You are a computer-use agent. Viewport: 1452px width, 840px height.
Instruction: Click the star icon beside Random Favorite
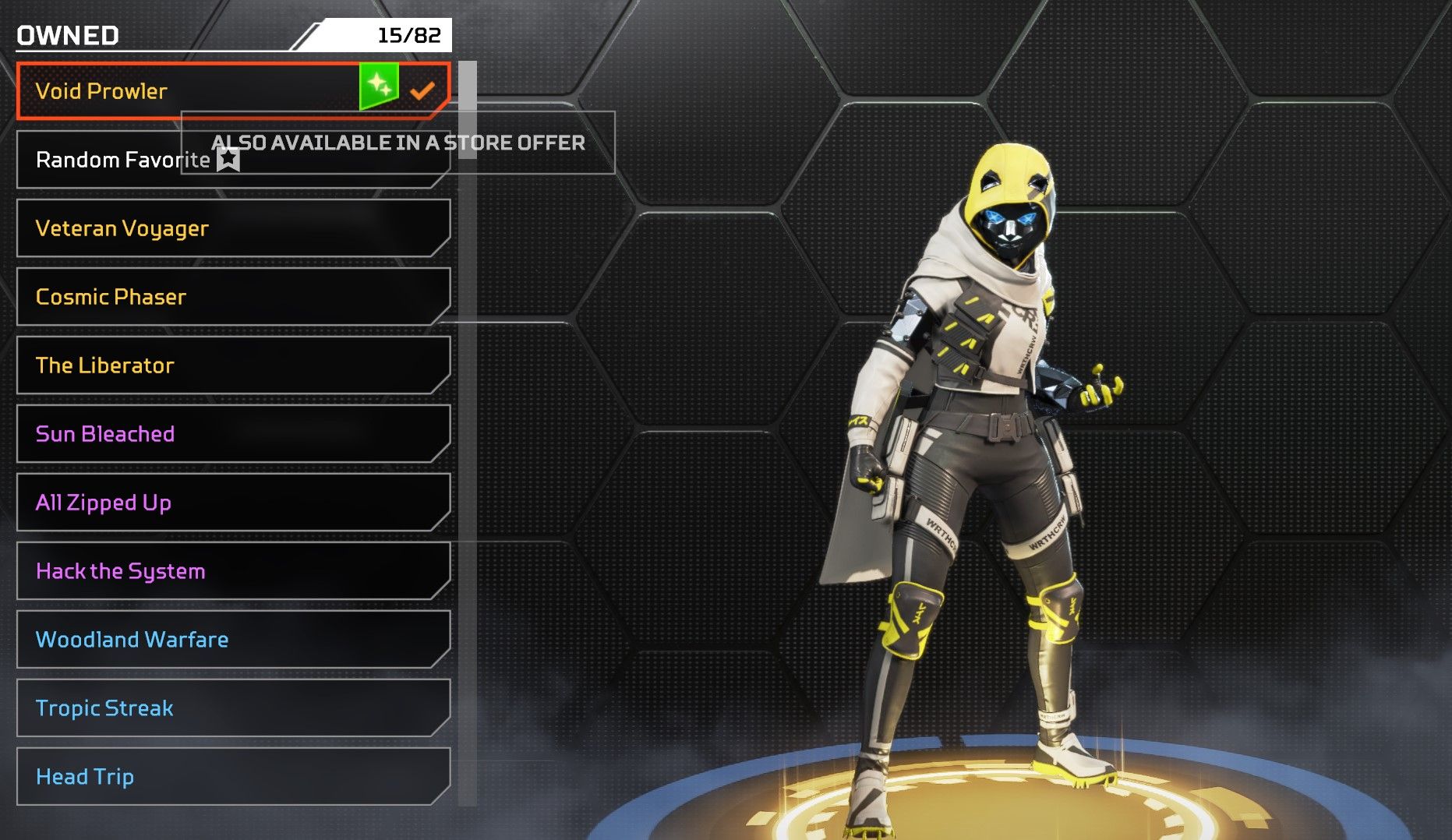coord(228,160)
